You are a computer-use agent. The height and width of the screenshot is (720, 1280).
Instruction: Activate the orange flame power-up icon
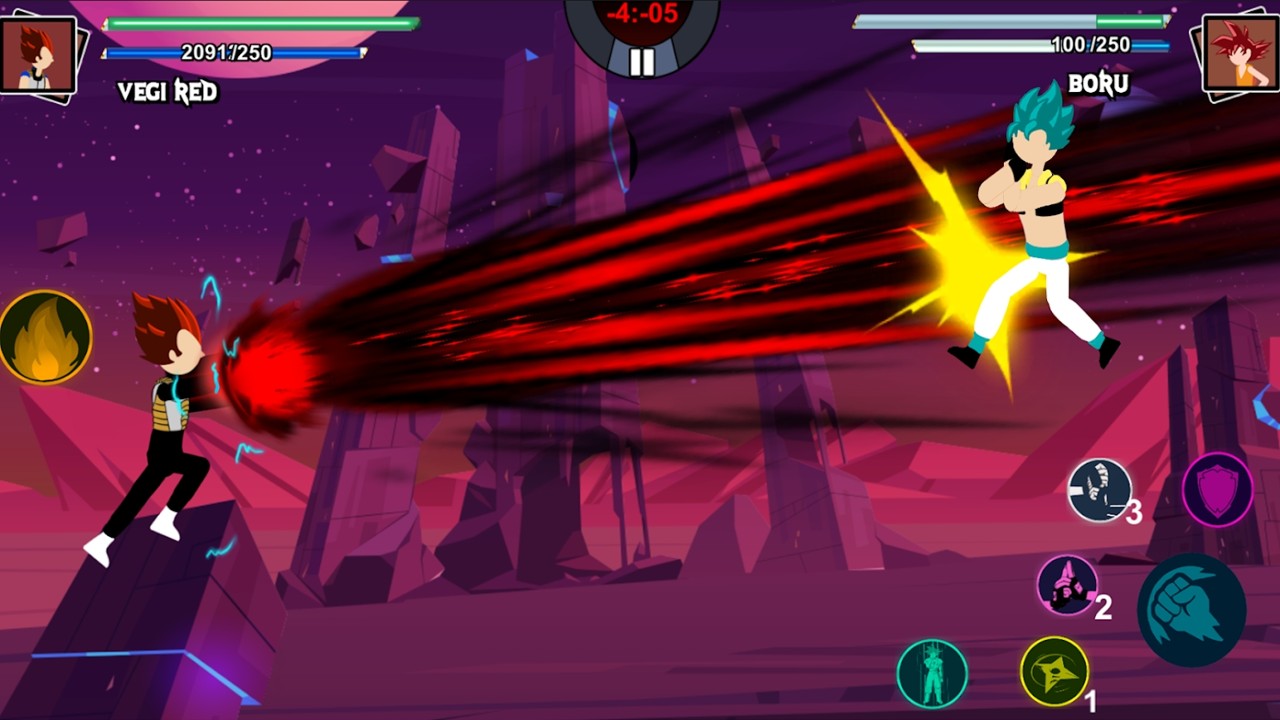46,339
